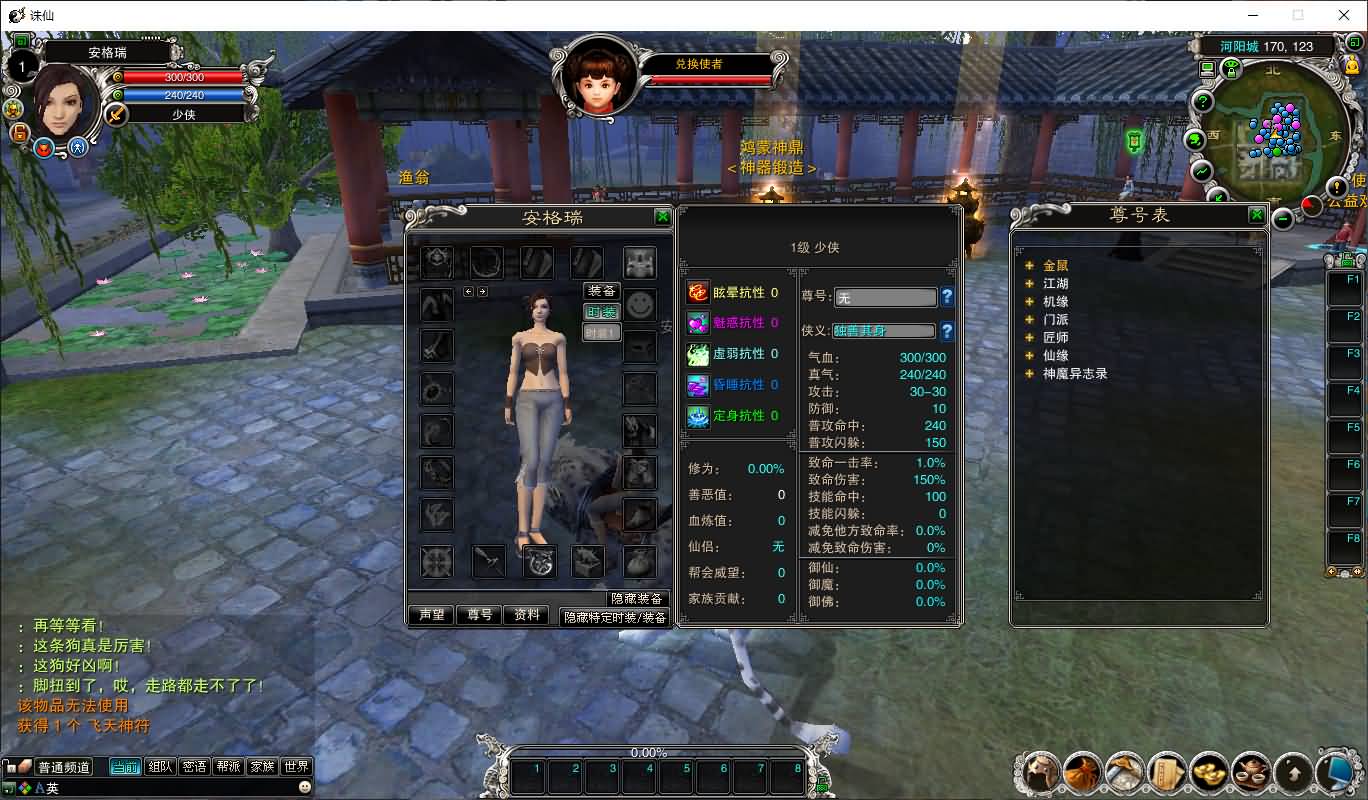Click the 隐藏装备 hide equipment button
Screen dimensions: 1368x800
(638, 598)
